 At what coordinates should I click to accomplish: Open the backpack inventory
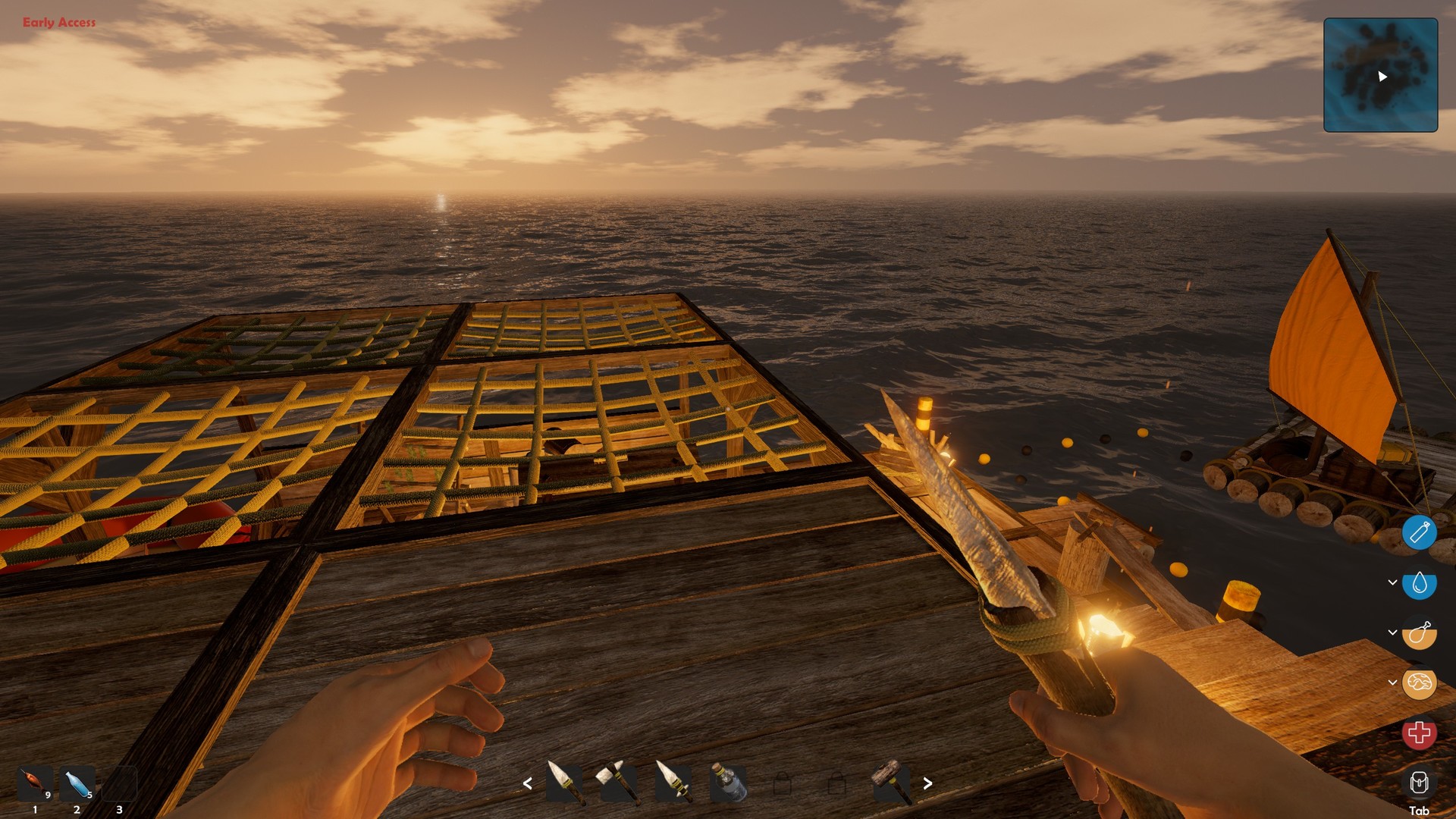click(x=1419, y=783)
